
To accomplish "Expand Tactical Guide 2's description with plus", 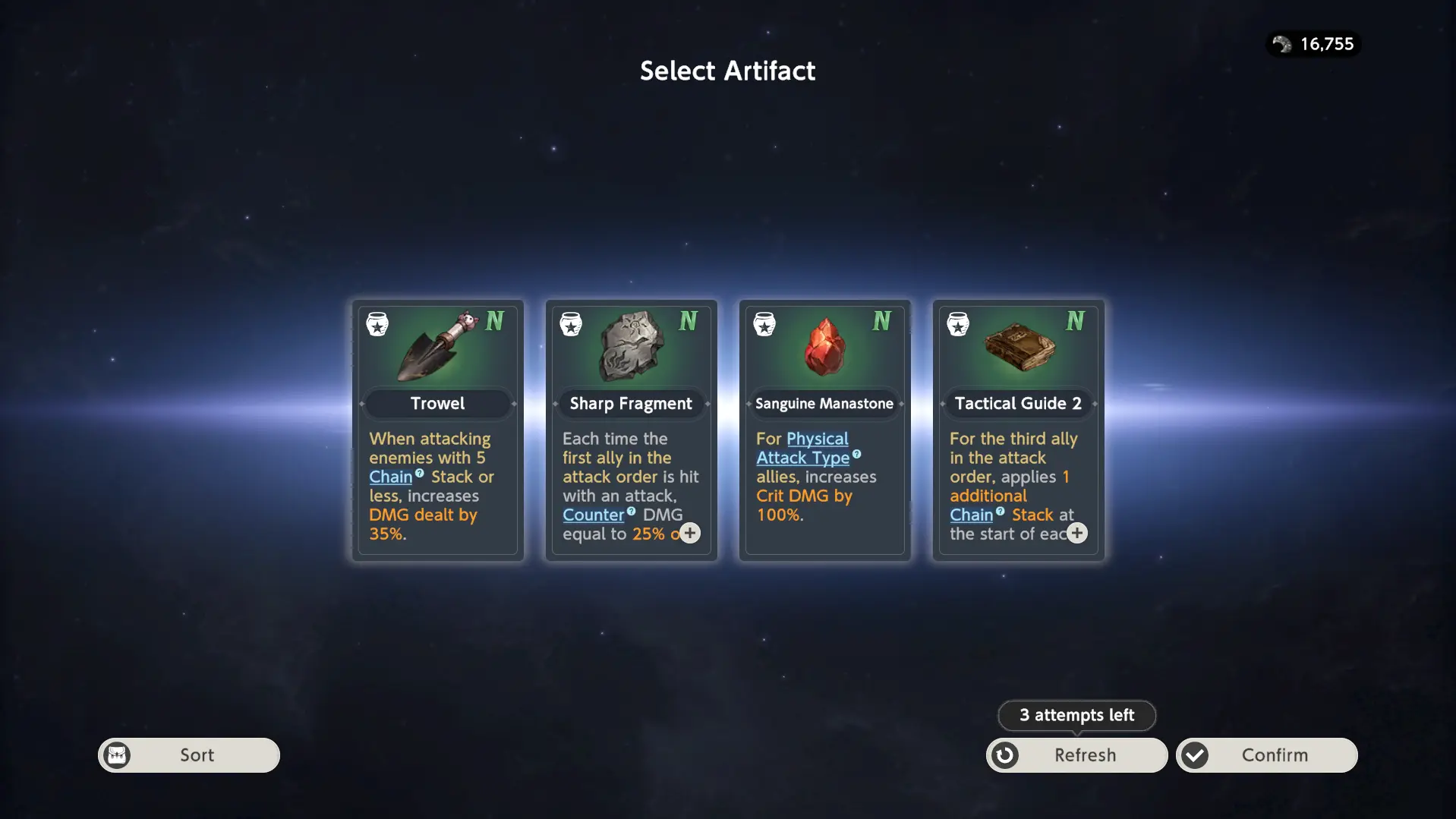I will (x=1076, y=533).
